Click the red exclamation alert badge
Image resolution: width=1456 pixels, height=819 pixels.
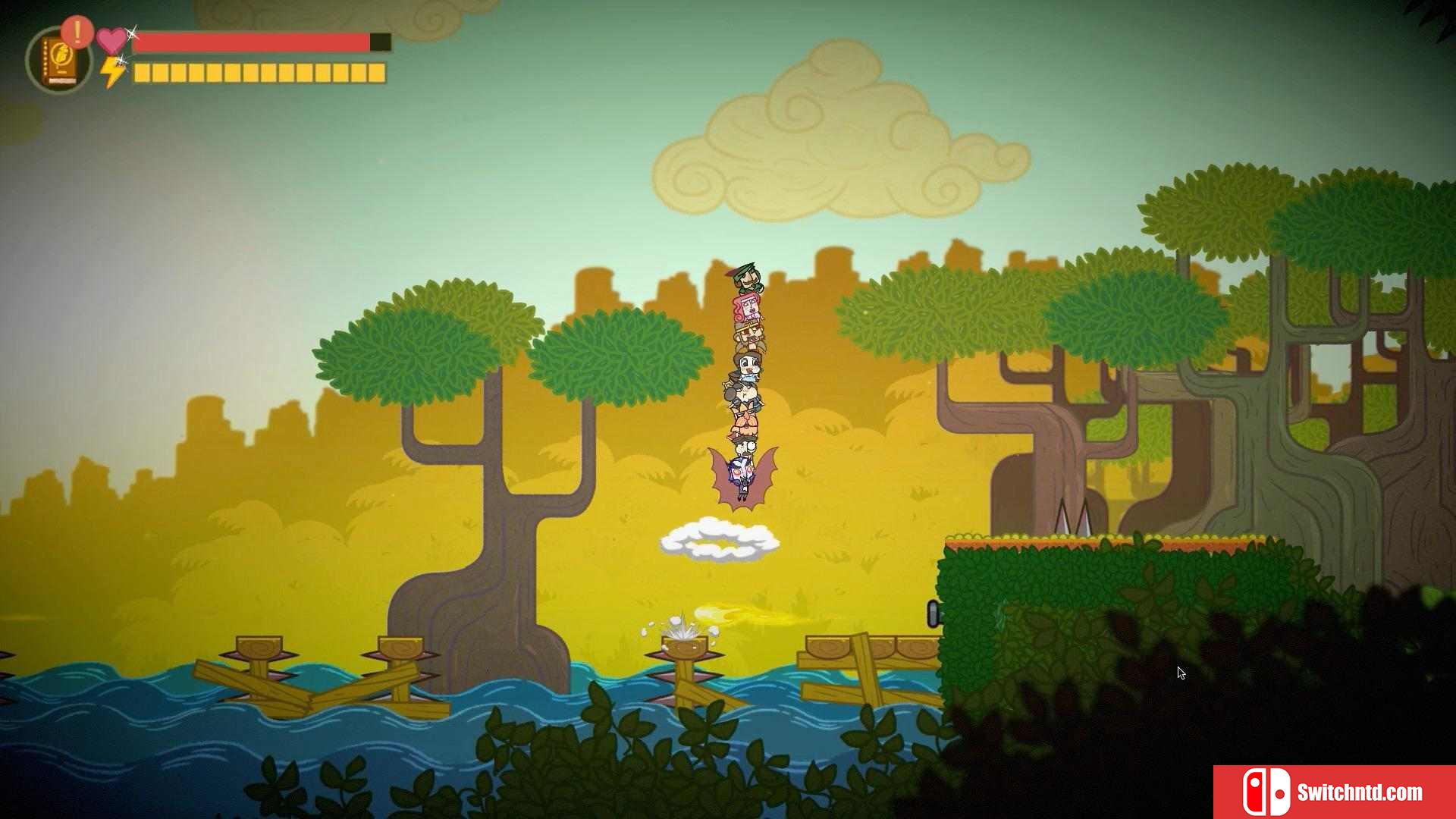click(77, 32)
